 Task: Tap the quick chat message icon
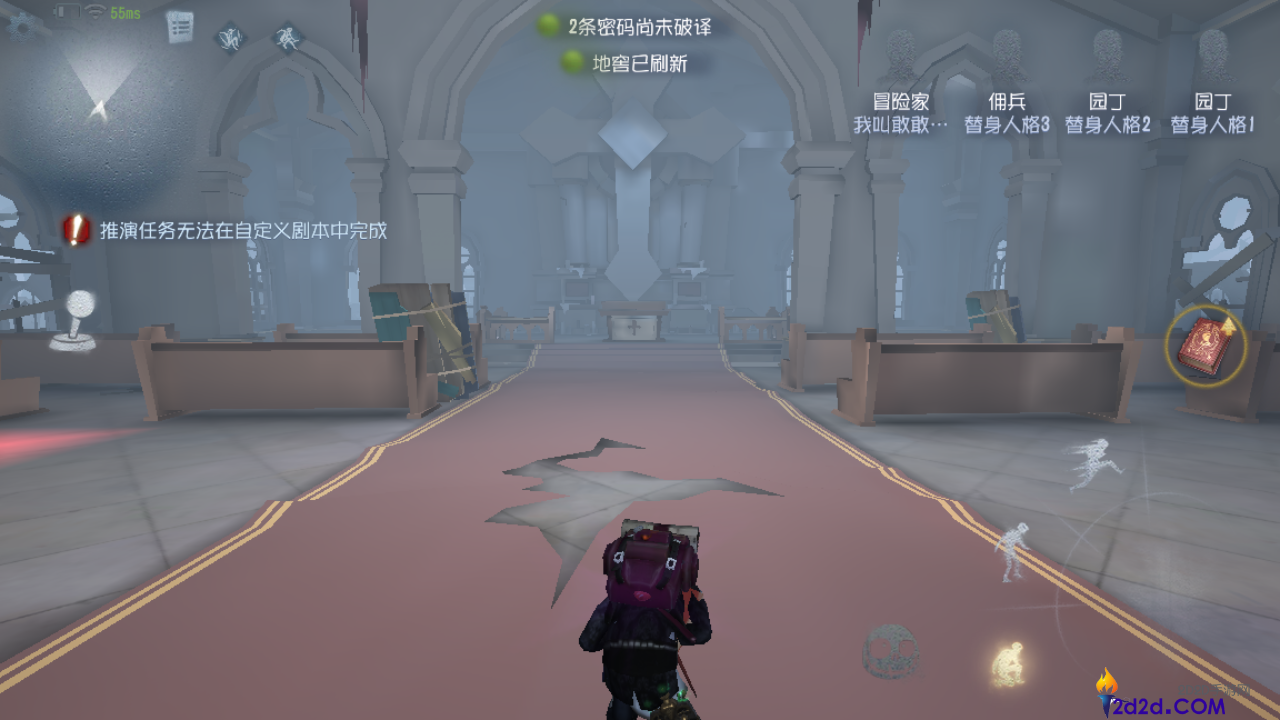[x=180, y=28]
